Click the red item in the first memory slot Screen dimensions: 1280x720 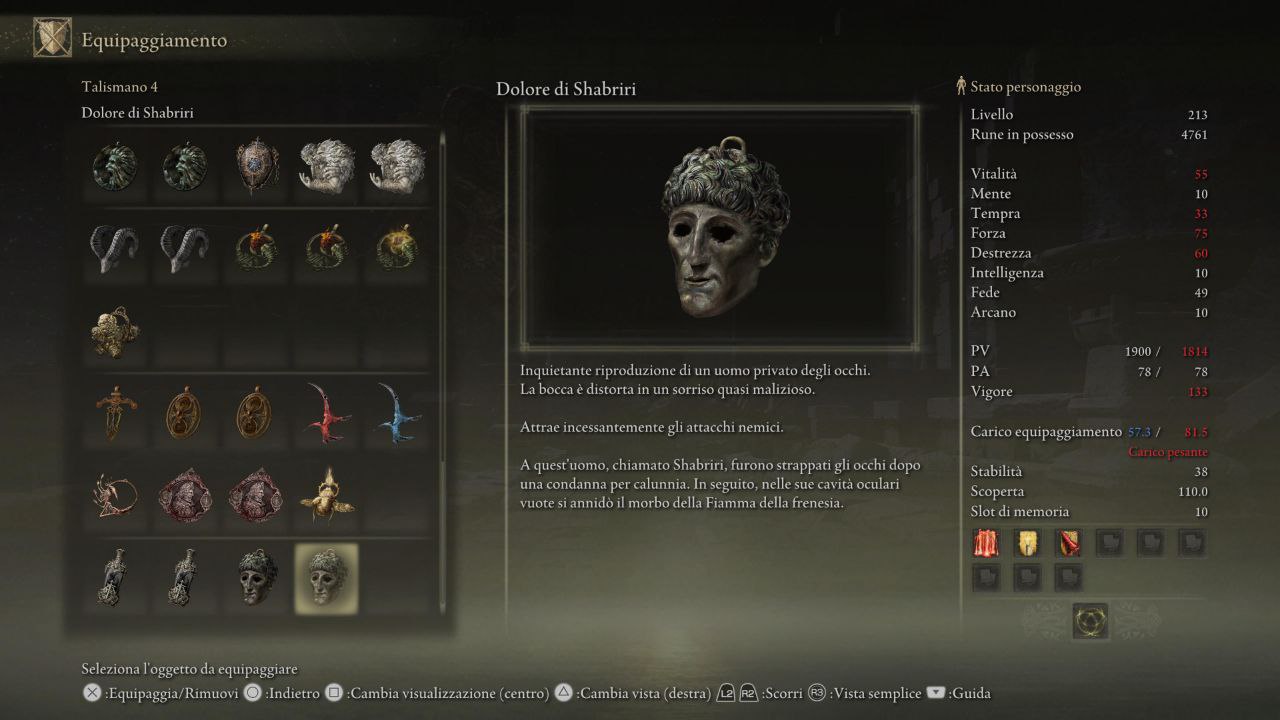click(985, 543)
